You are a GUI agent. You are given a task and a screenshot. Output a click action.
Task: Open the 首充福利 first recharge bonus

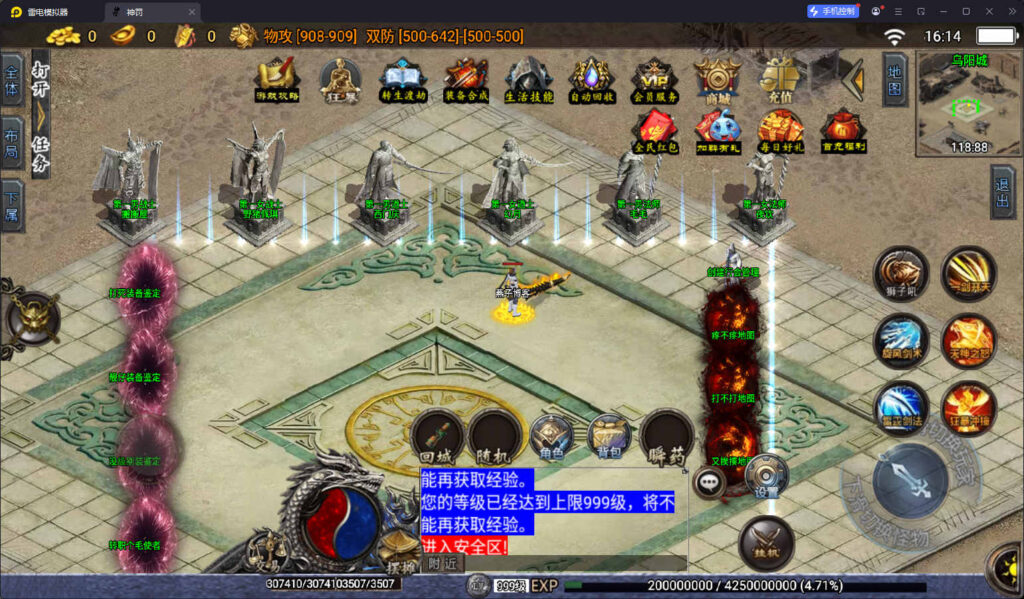(843, 130)
